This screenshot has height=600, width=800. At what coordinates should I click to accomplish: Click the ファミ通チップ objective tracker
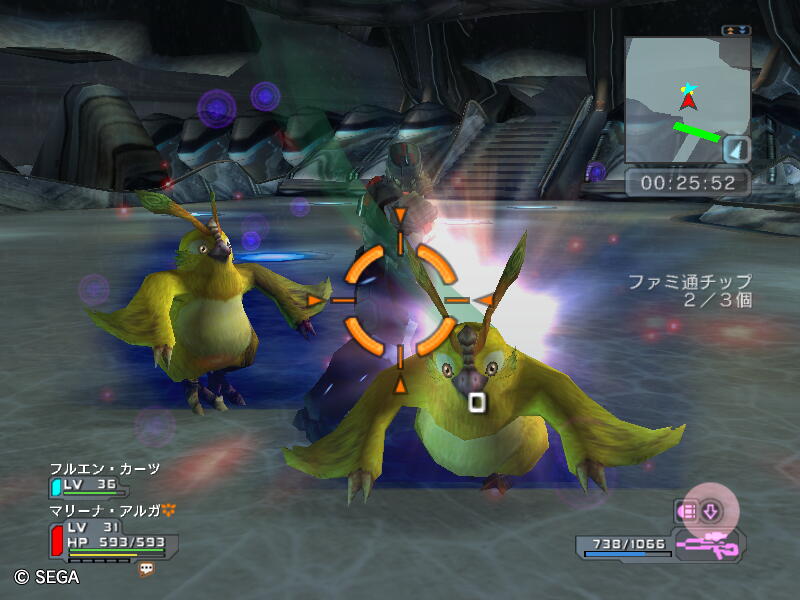(690, 291)
